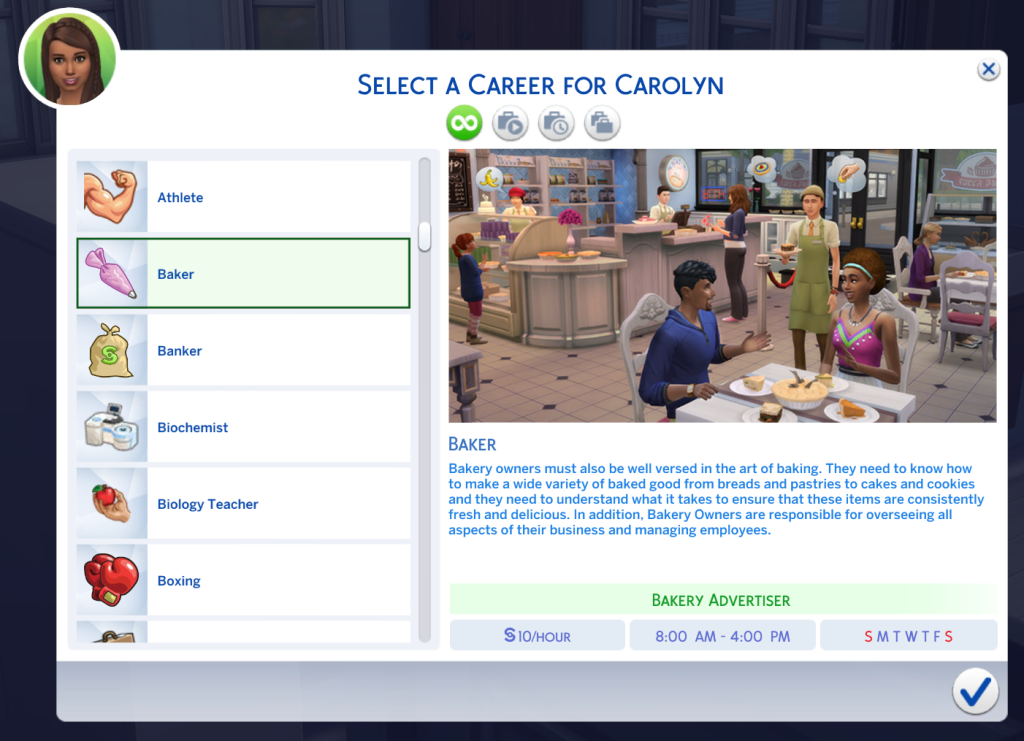Select the Boxing career
Screen dimensions: 1024x741
(x=243, y=580)
